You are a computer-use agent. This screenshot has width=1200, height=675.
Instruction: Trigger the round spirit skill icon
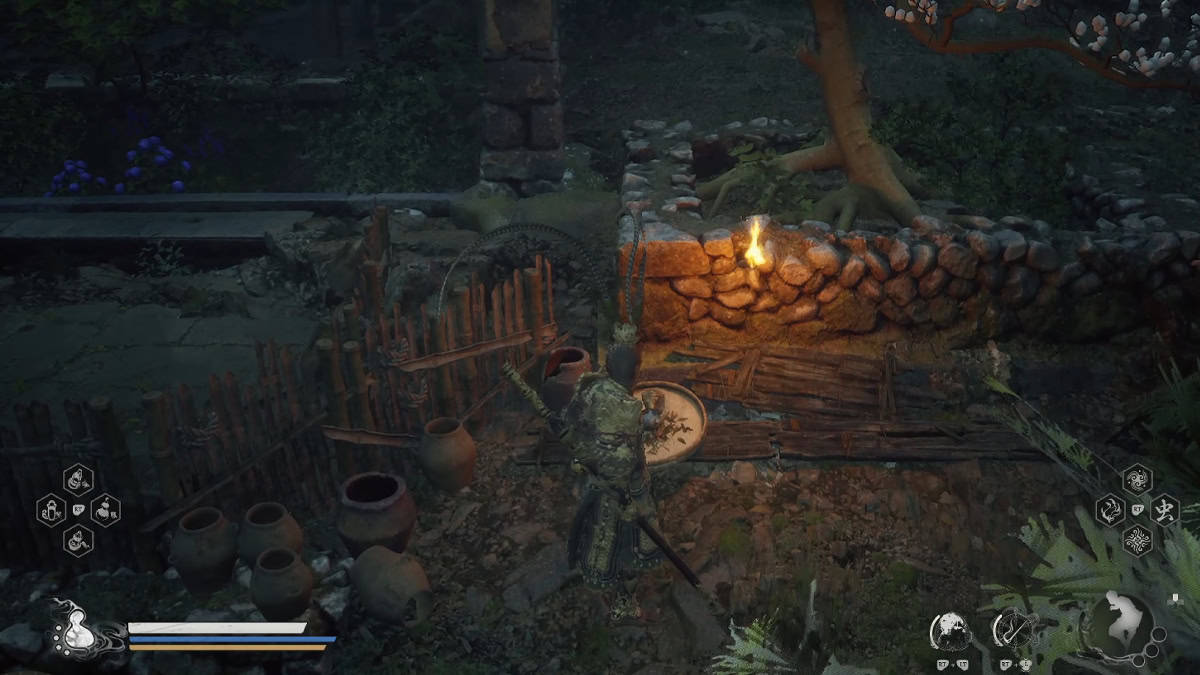pos(949,630)
